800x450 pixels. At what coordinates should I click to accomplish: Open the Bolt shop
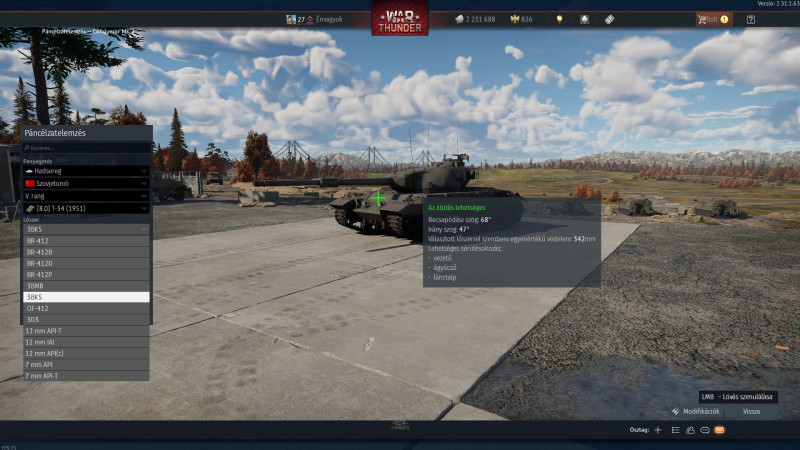point(712,19)
